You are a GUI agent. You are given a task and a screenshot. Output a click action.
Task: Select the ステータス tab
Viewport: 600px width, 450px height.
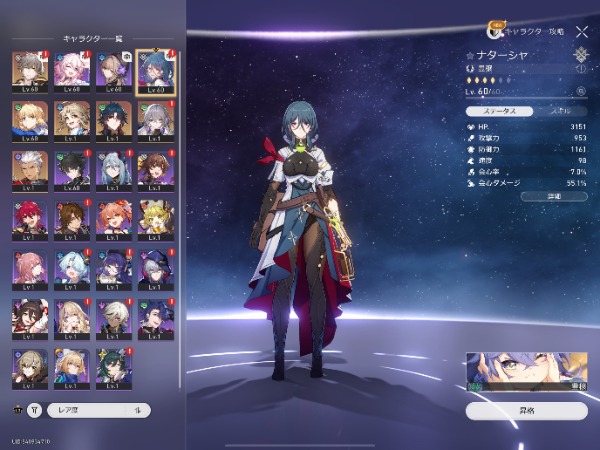498,111
